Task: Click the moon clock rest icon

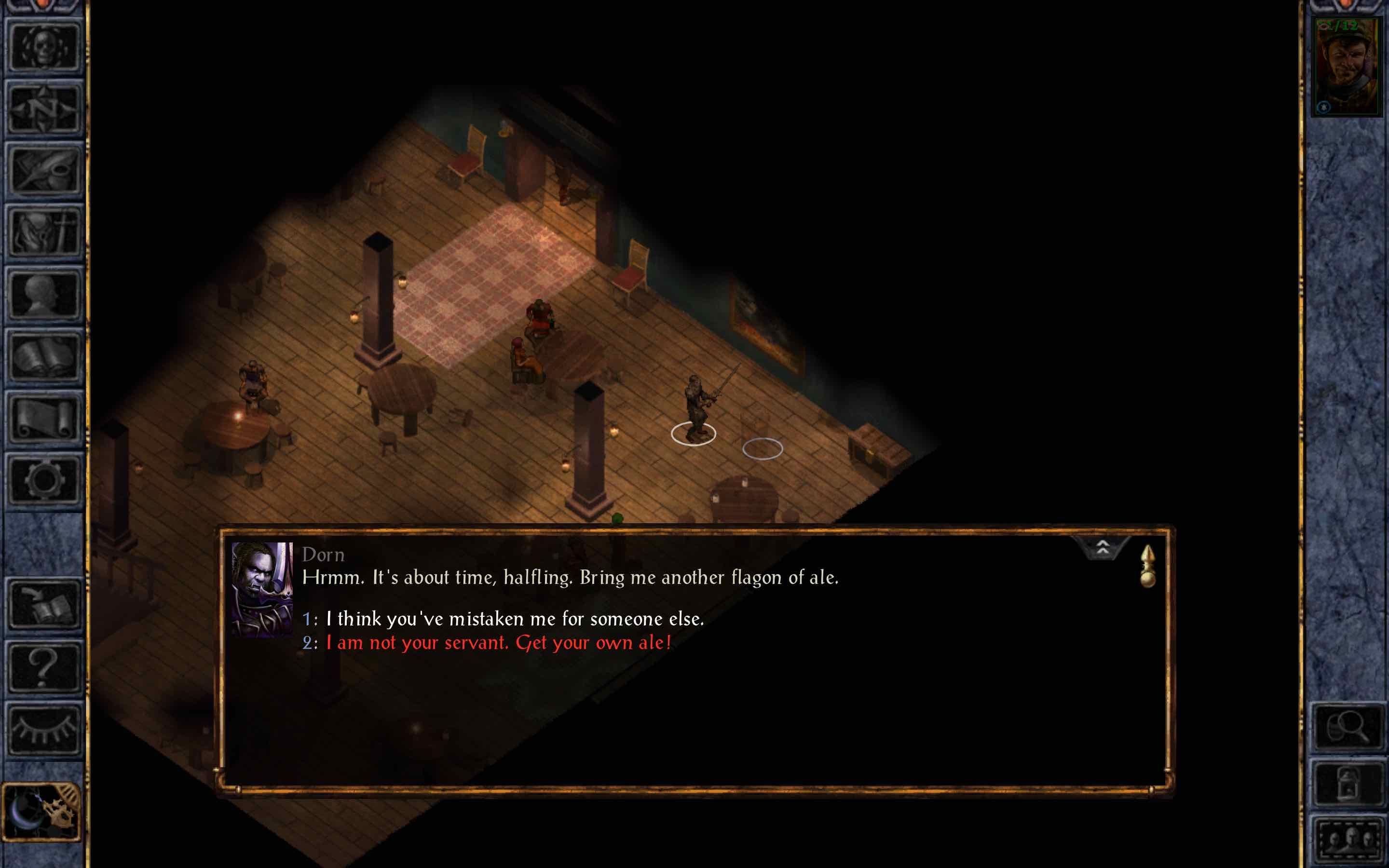Action: pos(41,811)
